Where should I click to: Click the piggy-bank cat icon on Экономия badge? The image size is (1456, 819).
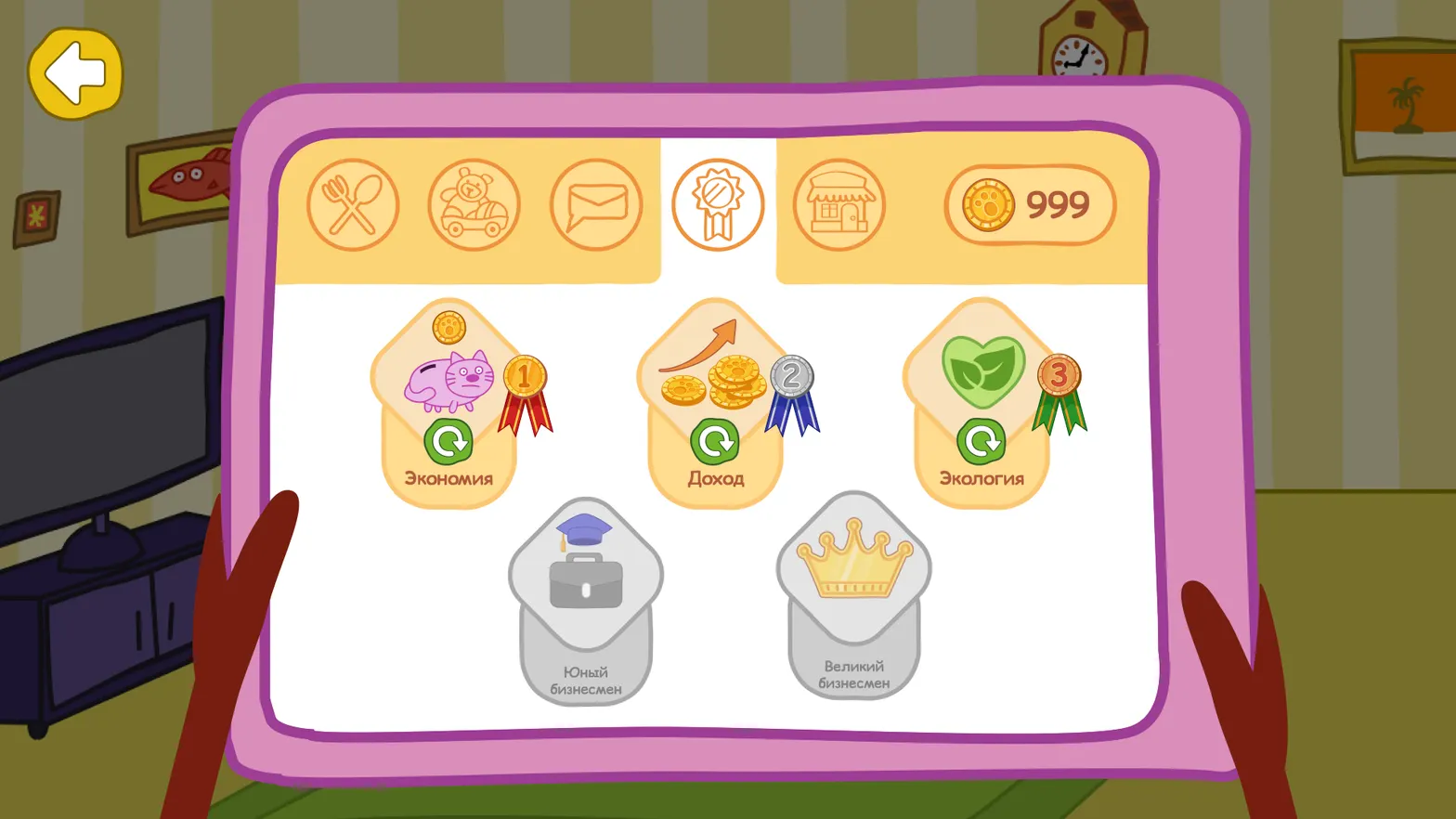[x=450, y=379]
